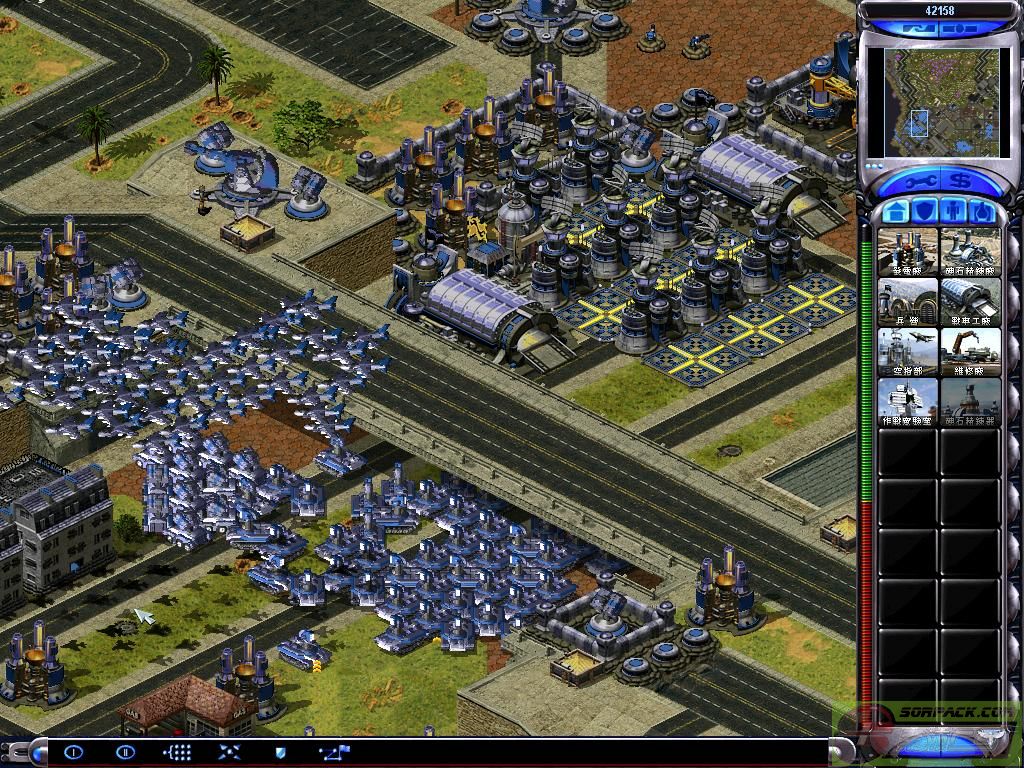Queue the power plant (發電廠) build icon
Viewport: 1024px width, 768px height.
click(908, 251)
